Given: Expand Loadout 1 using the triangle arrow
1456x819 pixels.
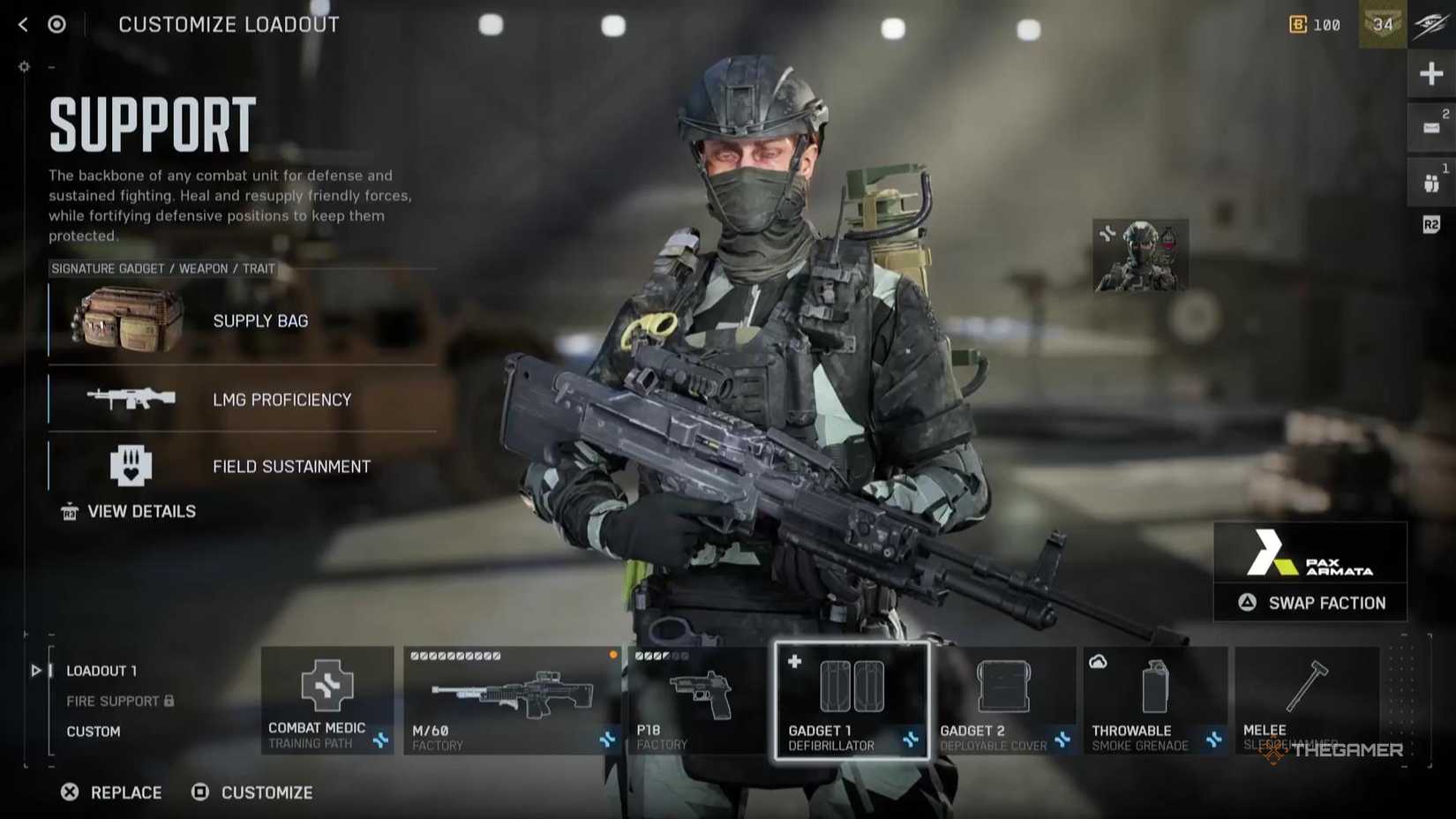Looking at the screenshot, I should [36, 671].
